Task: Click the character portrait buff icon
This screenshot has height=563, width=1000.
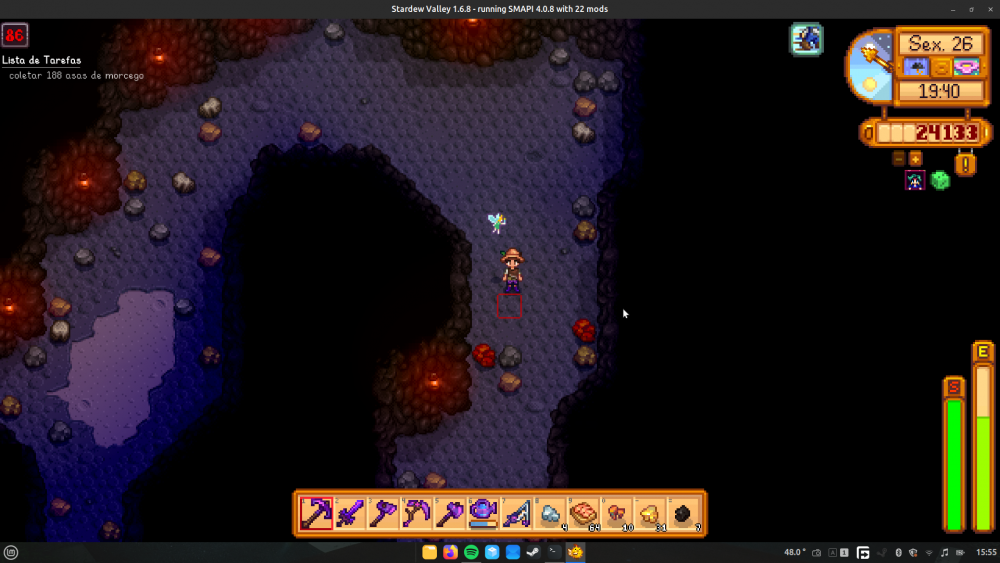Action: (915, 180)
